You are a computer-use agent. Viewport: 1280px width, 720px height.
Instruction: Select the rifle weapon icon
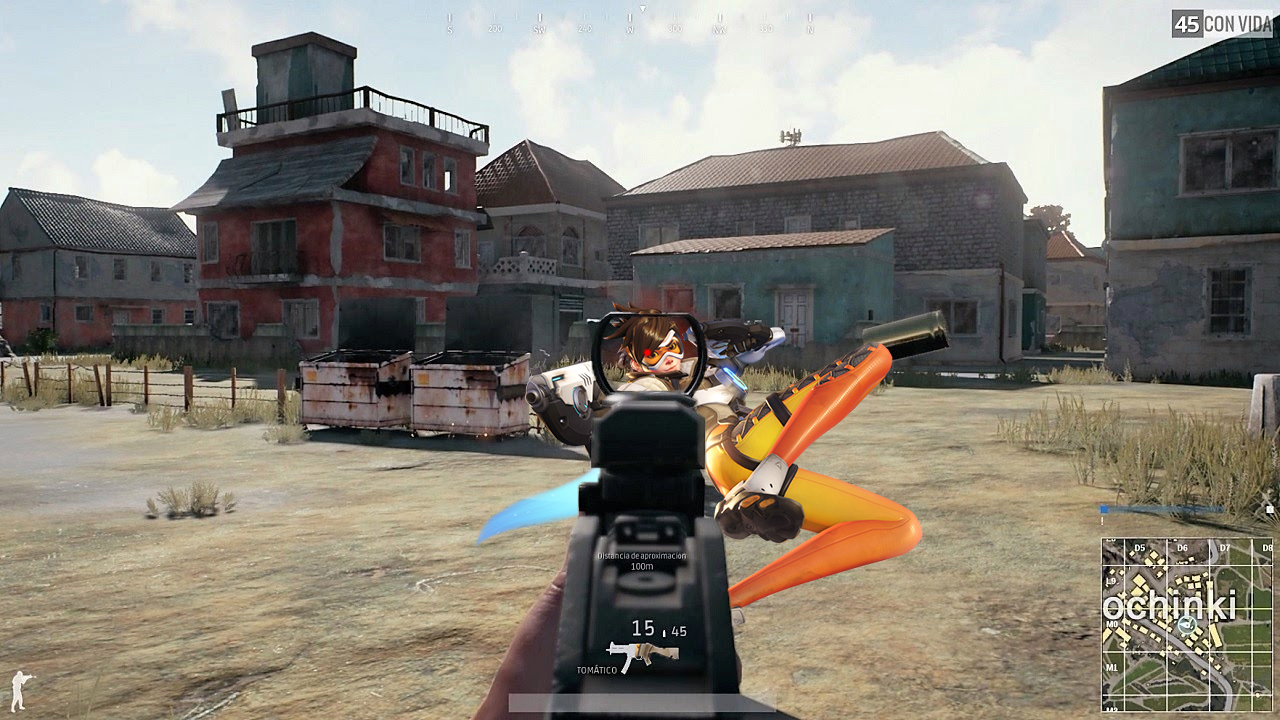[x=642, y=654]
